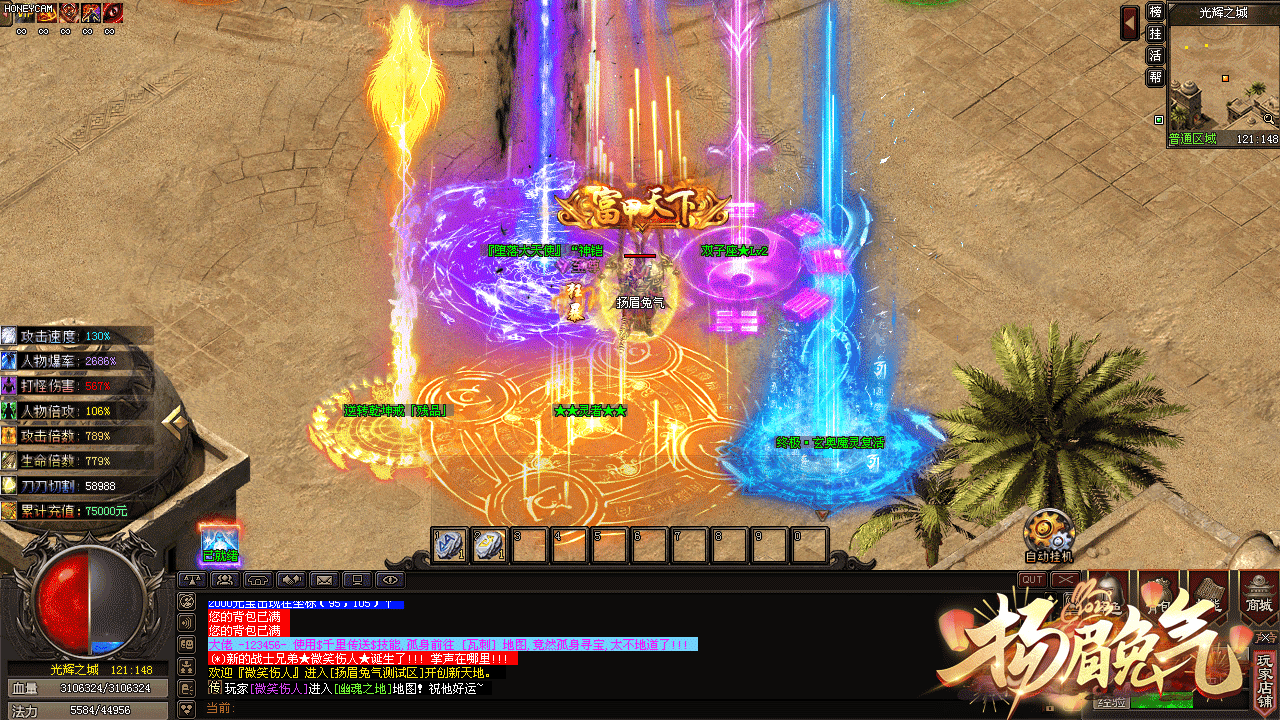This screenshot has width=1280, height=720.
Task: Click the eye icon chat toolbar button
Action: [x=390, y=579]
